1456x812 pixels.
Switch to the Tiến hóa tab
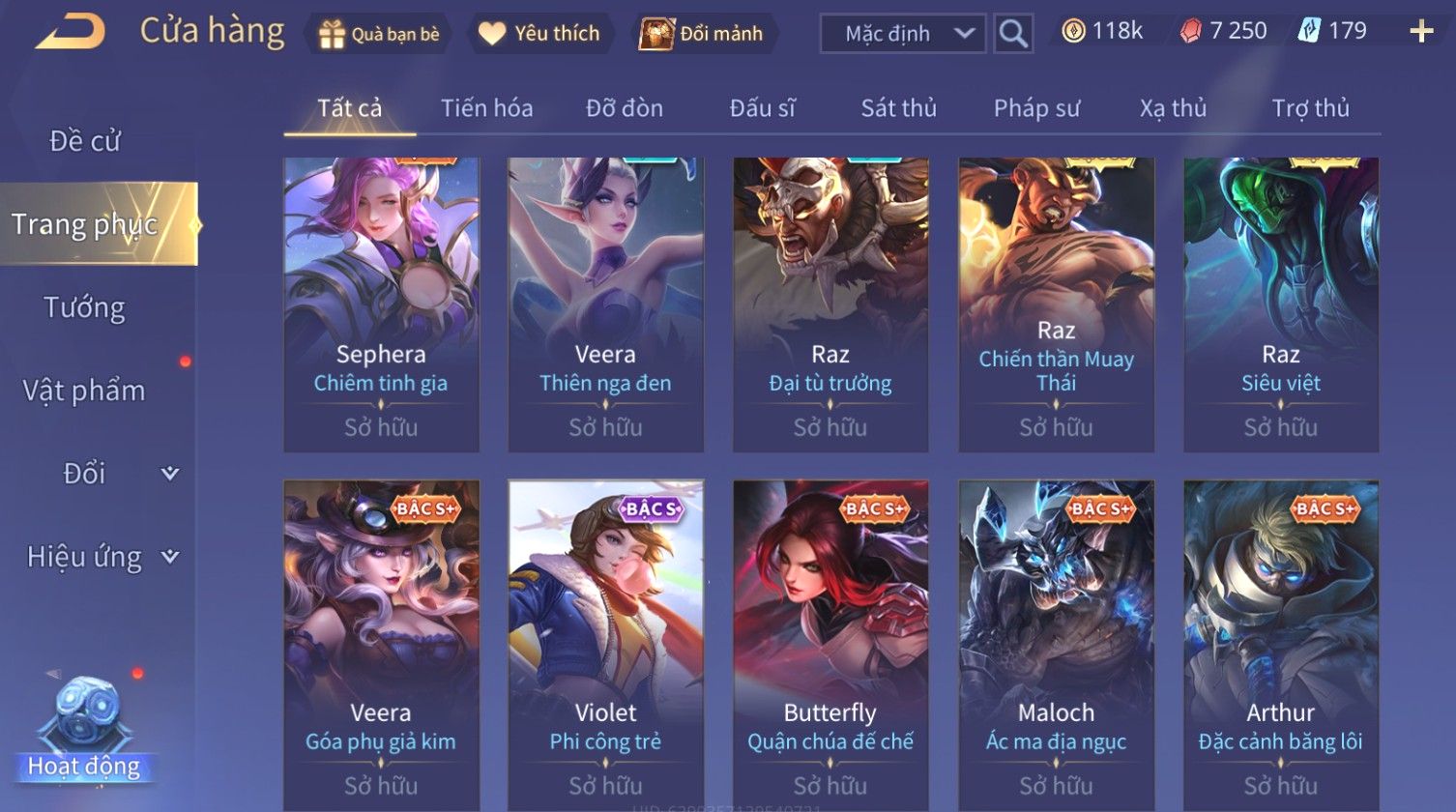[486, 108]
